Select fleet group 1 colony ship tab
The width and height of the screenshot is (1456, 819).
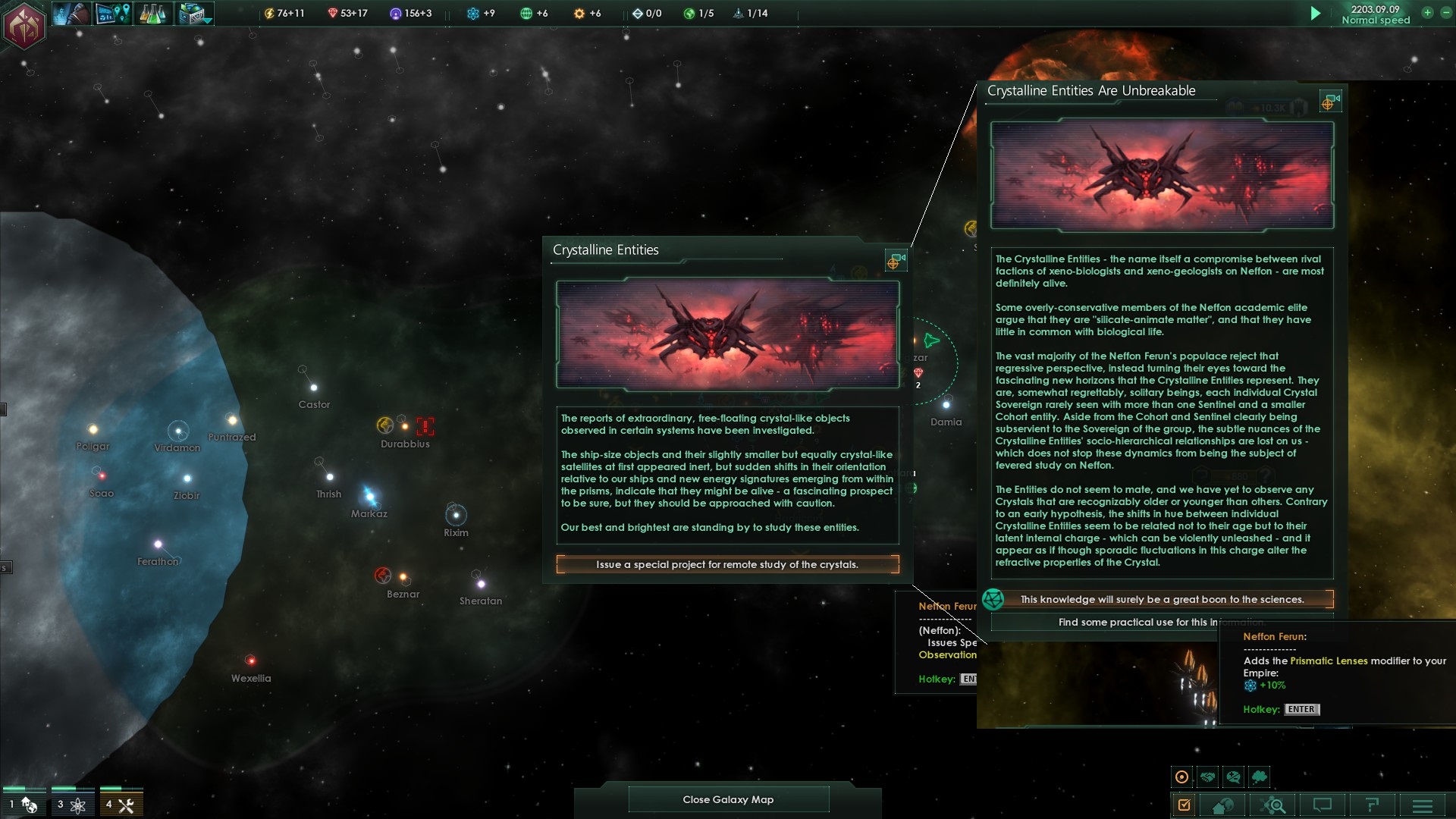24,805
